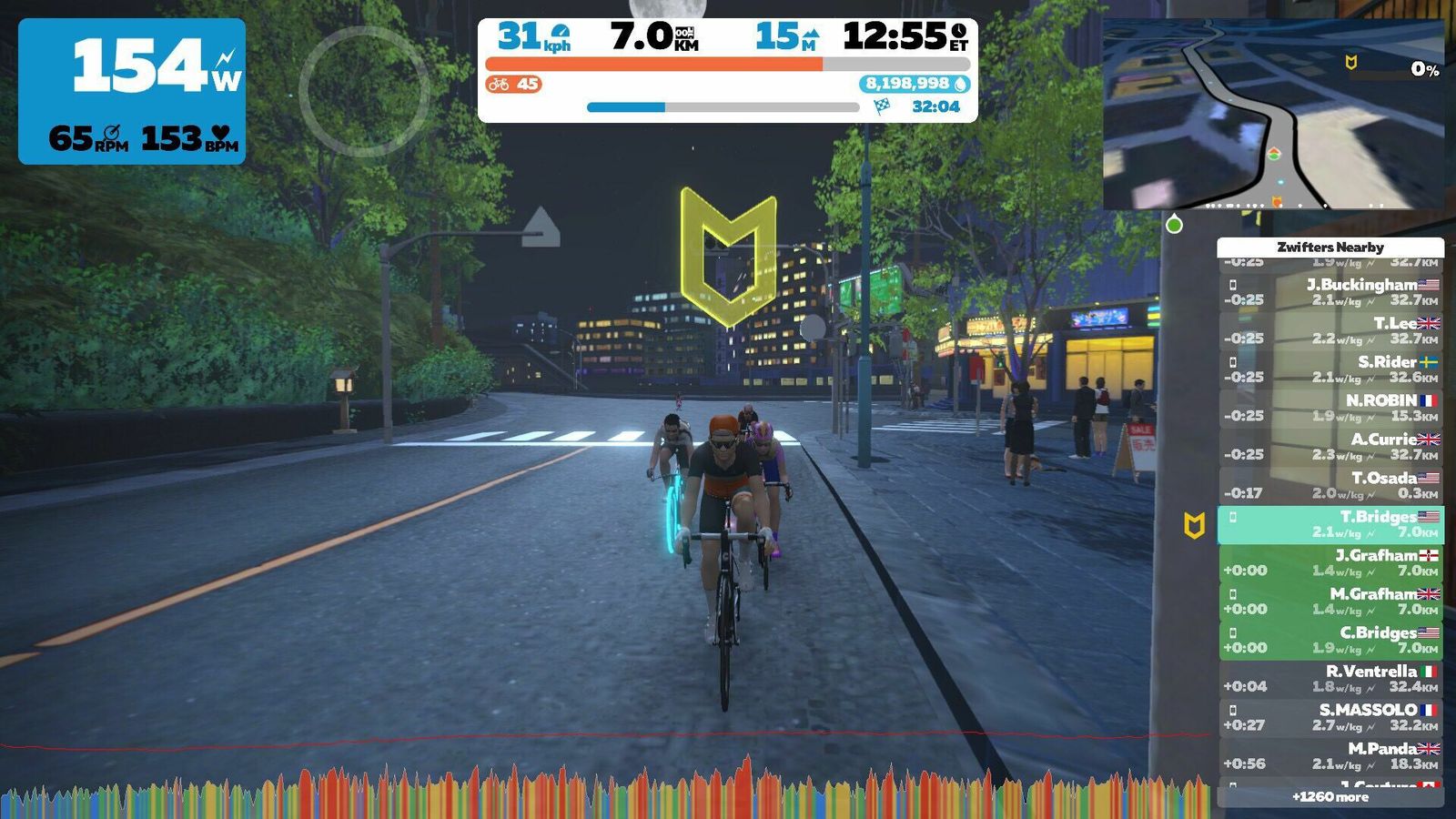Screen dimensions: 1456x819
Task: Select rider J.Buckingham in Zwifters Nearby
Action: click(x=1330, y=292)
